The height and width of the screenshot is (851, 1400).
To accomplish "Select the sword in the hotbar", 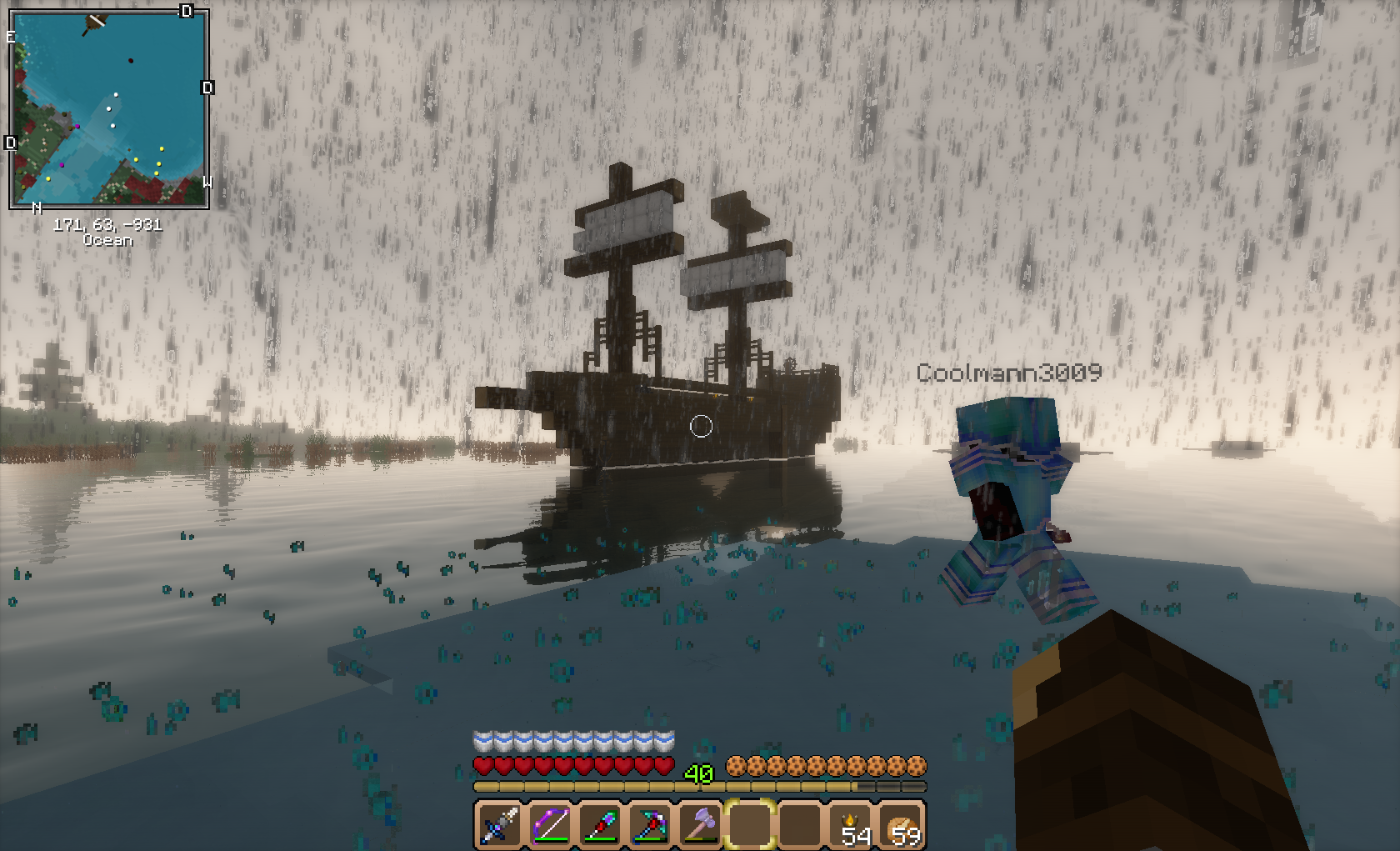I will [x=500, y=825].
